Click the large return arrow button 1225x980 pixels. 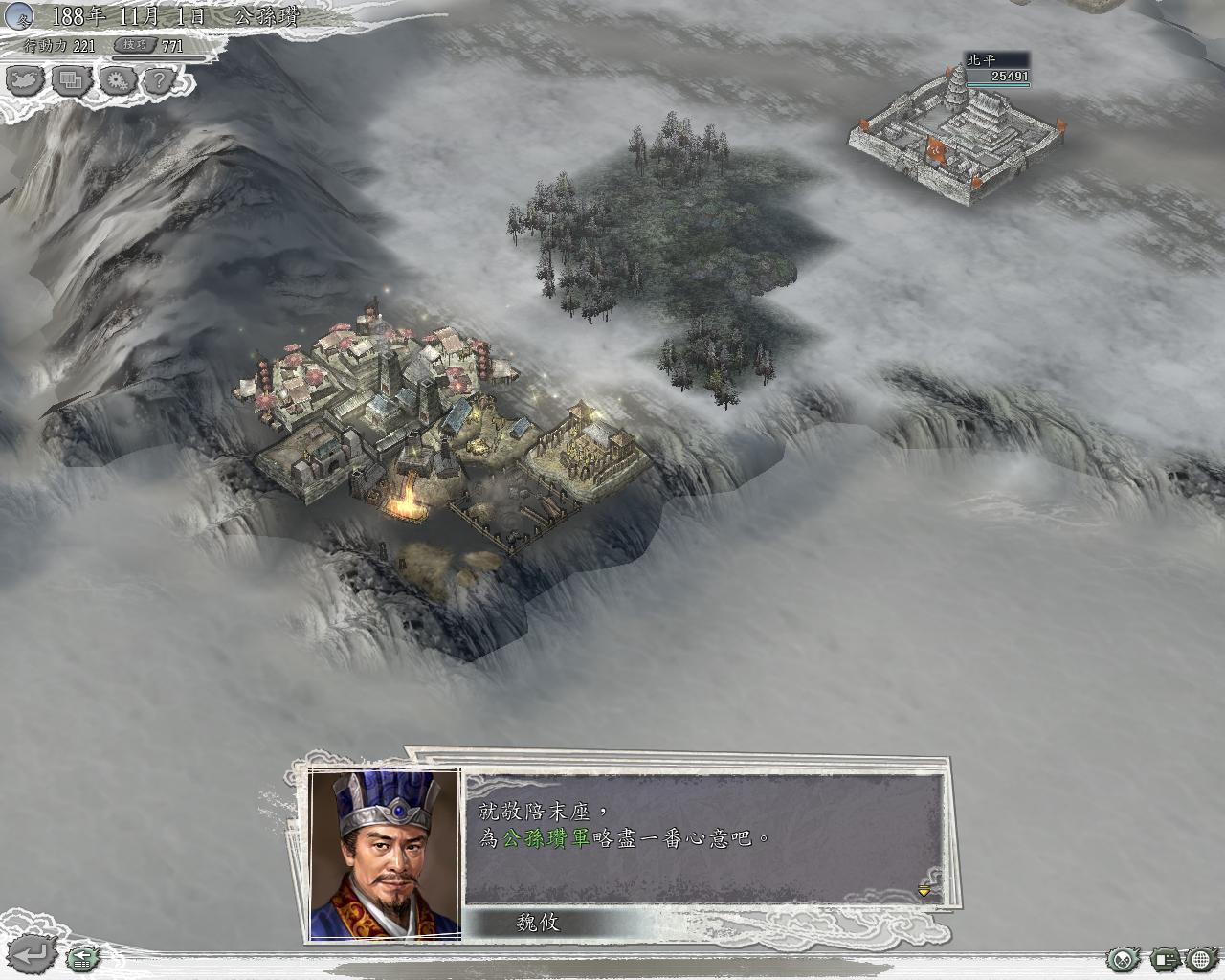33,953
